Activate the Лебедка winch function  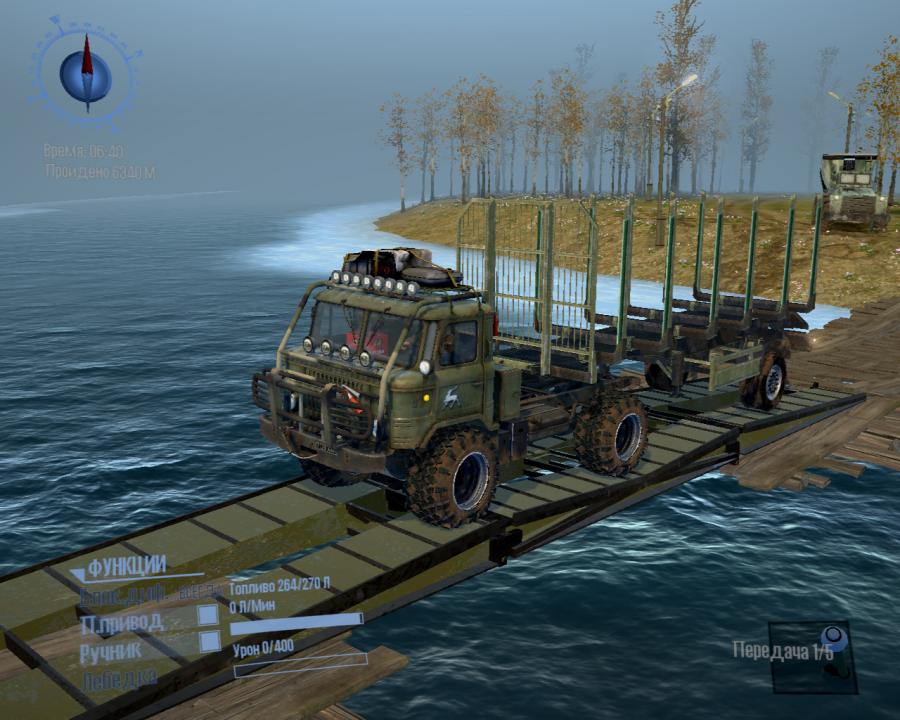(119, 677)
